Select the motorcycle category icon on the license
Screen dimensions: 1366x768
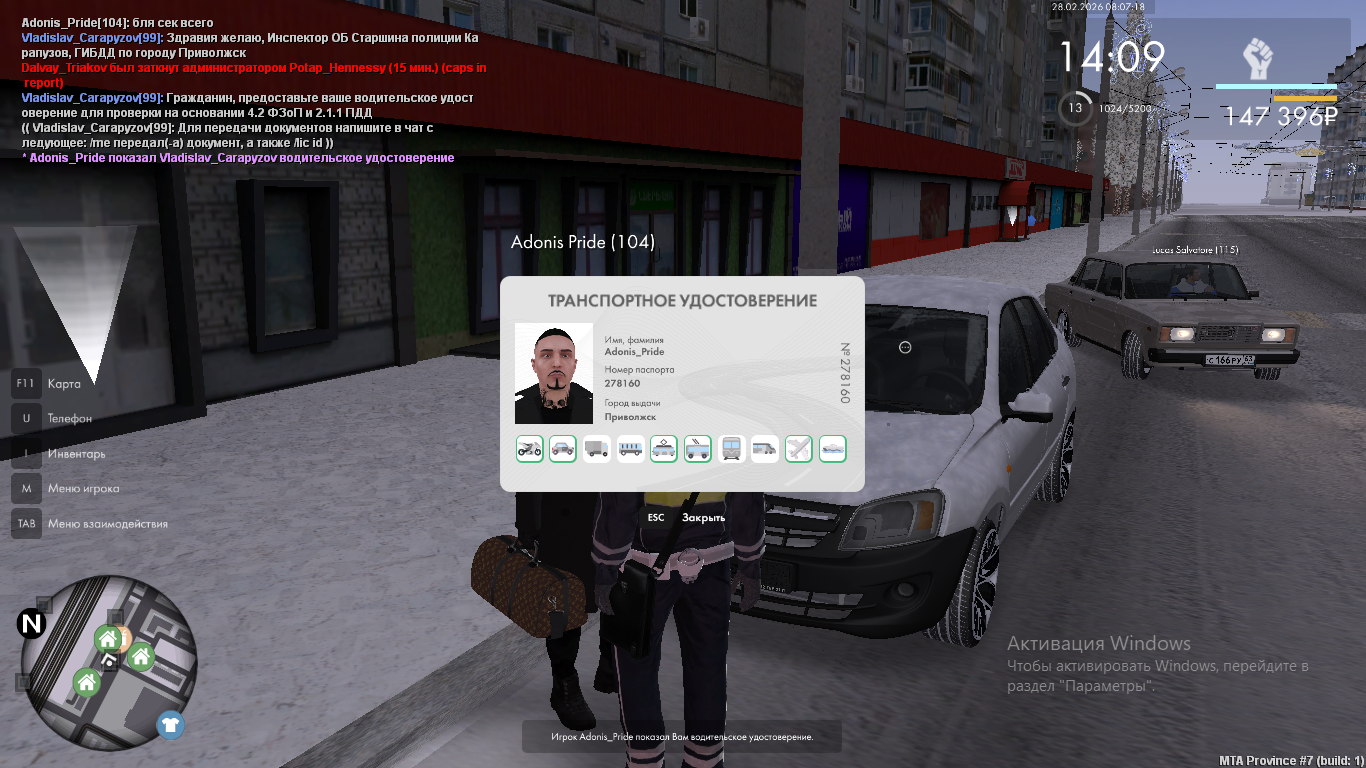(530, 449)
